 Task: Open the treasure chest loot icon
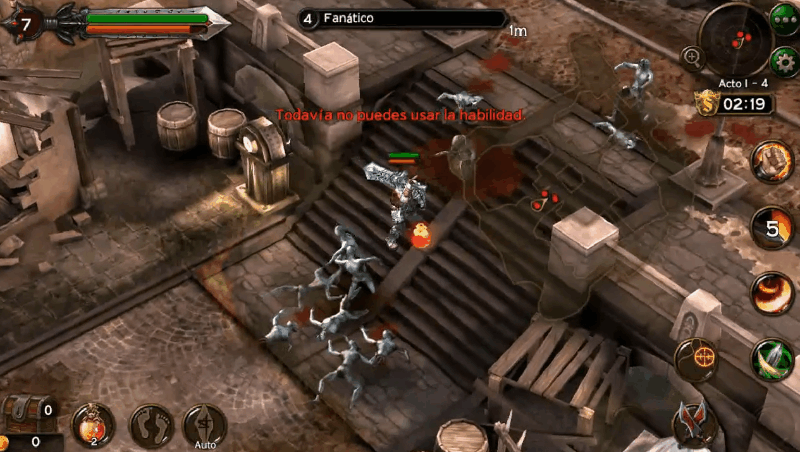click(28, 412)
